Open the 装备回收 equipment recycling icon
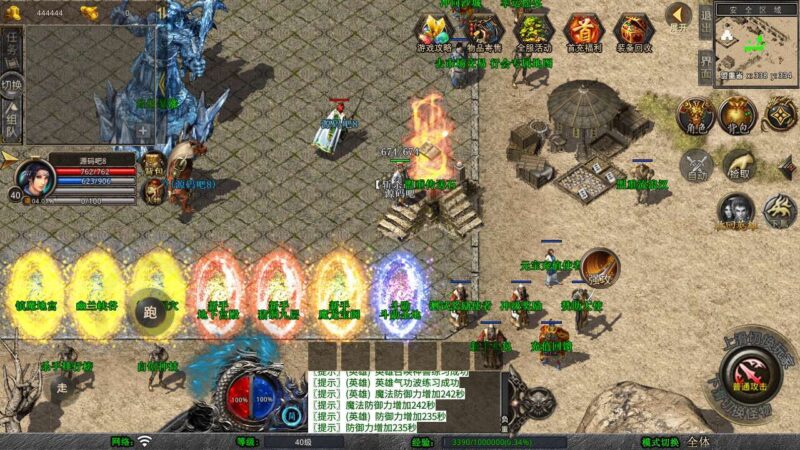The image size is (800, 450). [x=633, y=32]
